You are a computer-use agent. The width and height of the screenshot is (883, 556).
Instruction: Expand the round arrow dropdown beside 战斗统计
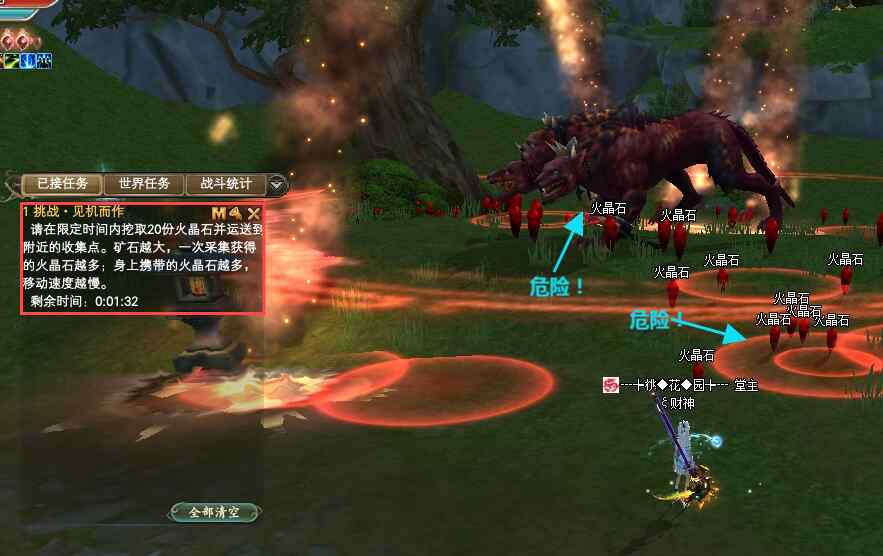278,185
